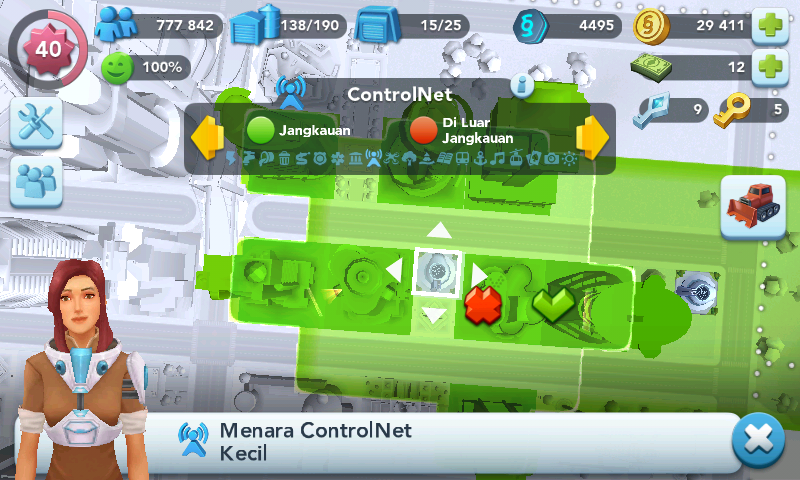Confirm placement with the green checkmark

(x=552, y=303)
